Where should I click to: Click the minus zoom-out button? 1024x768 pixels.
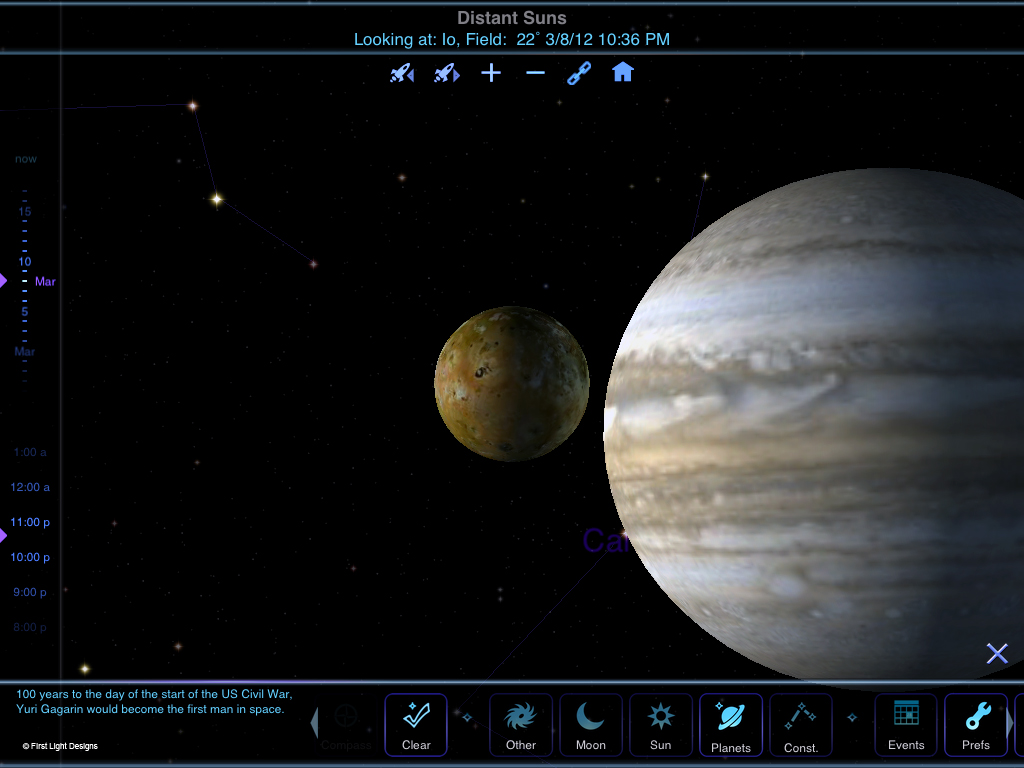tap(536, 73)
